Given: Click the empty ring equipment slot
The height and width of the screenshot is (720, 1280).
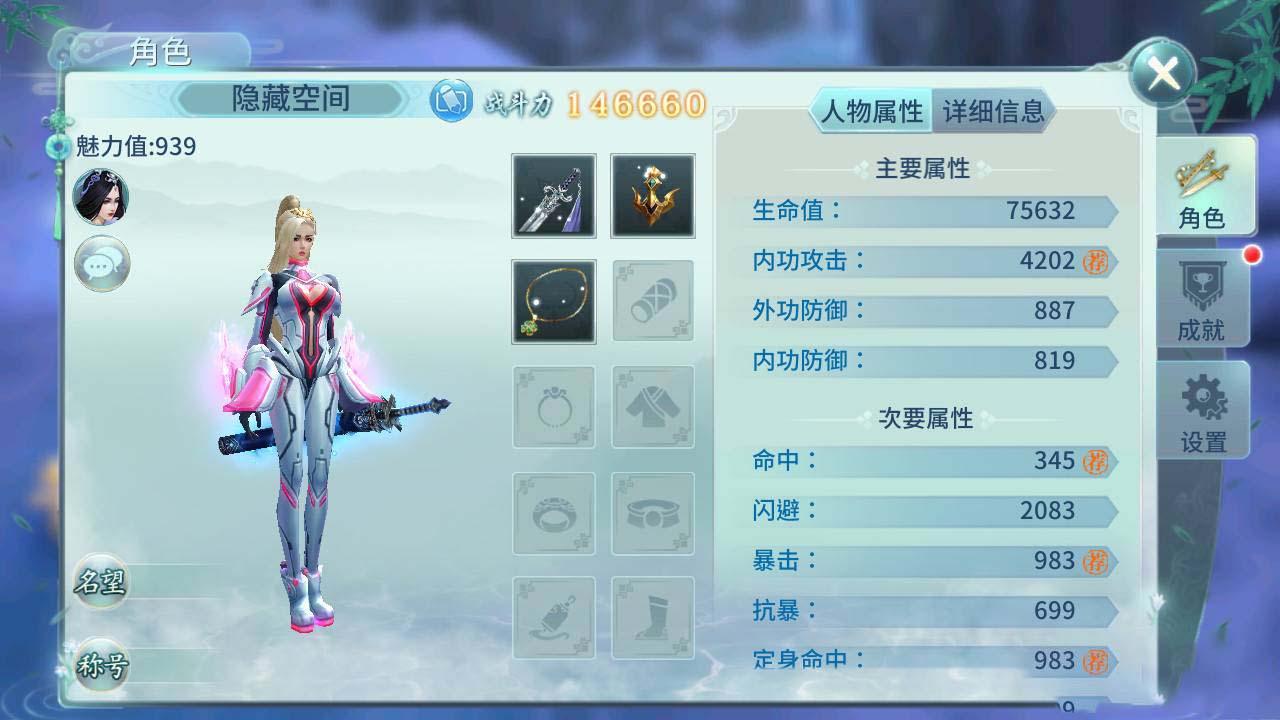Looking at the screenshot, I should pos(552,406).
